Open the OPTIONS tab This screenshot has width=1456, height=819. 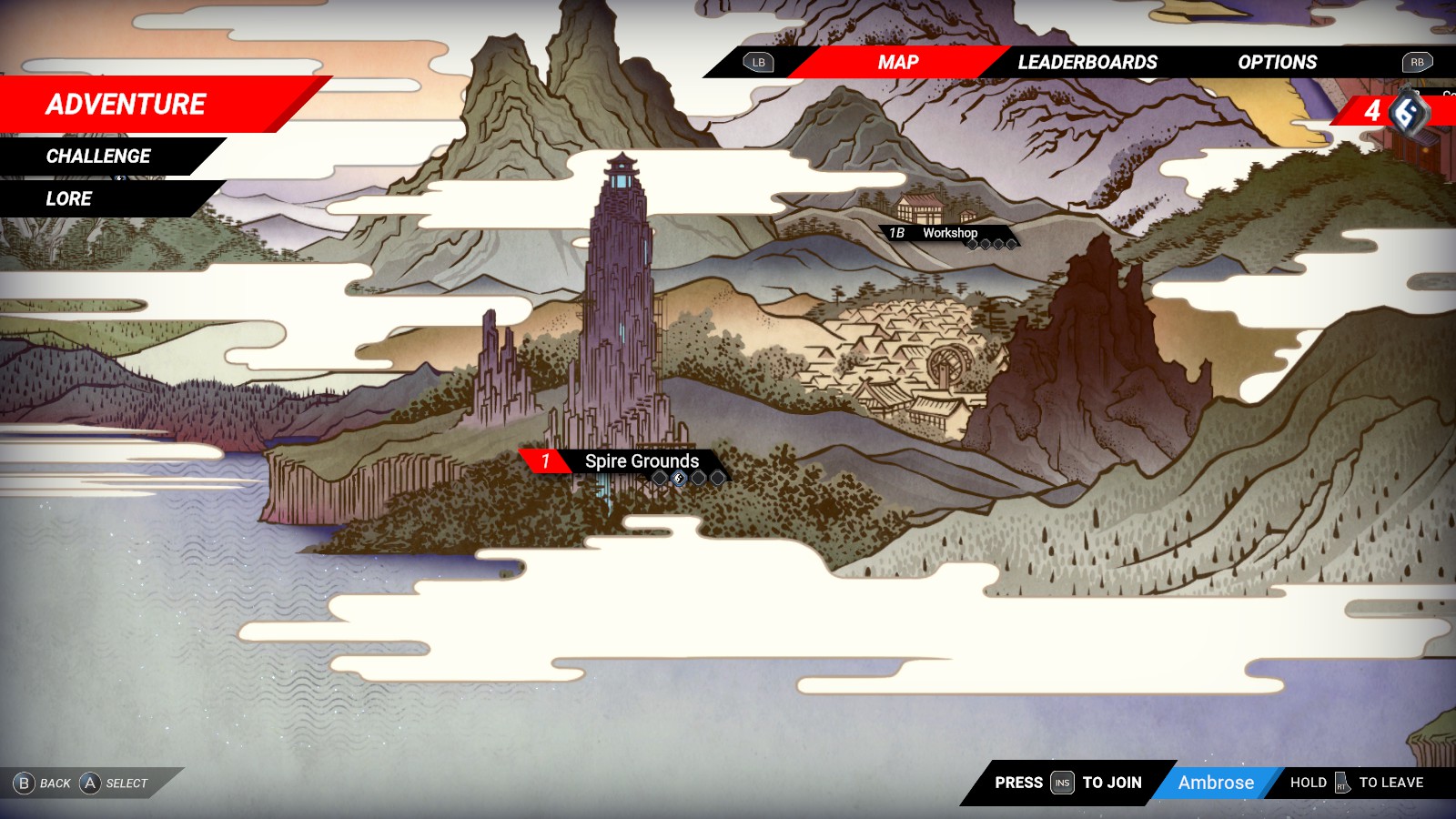click(x=1276, y=62)
